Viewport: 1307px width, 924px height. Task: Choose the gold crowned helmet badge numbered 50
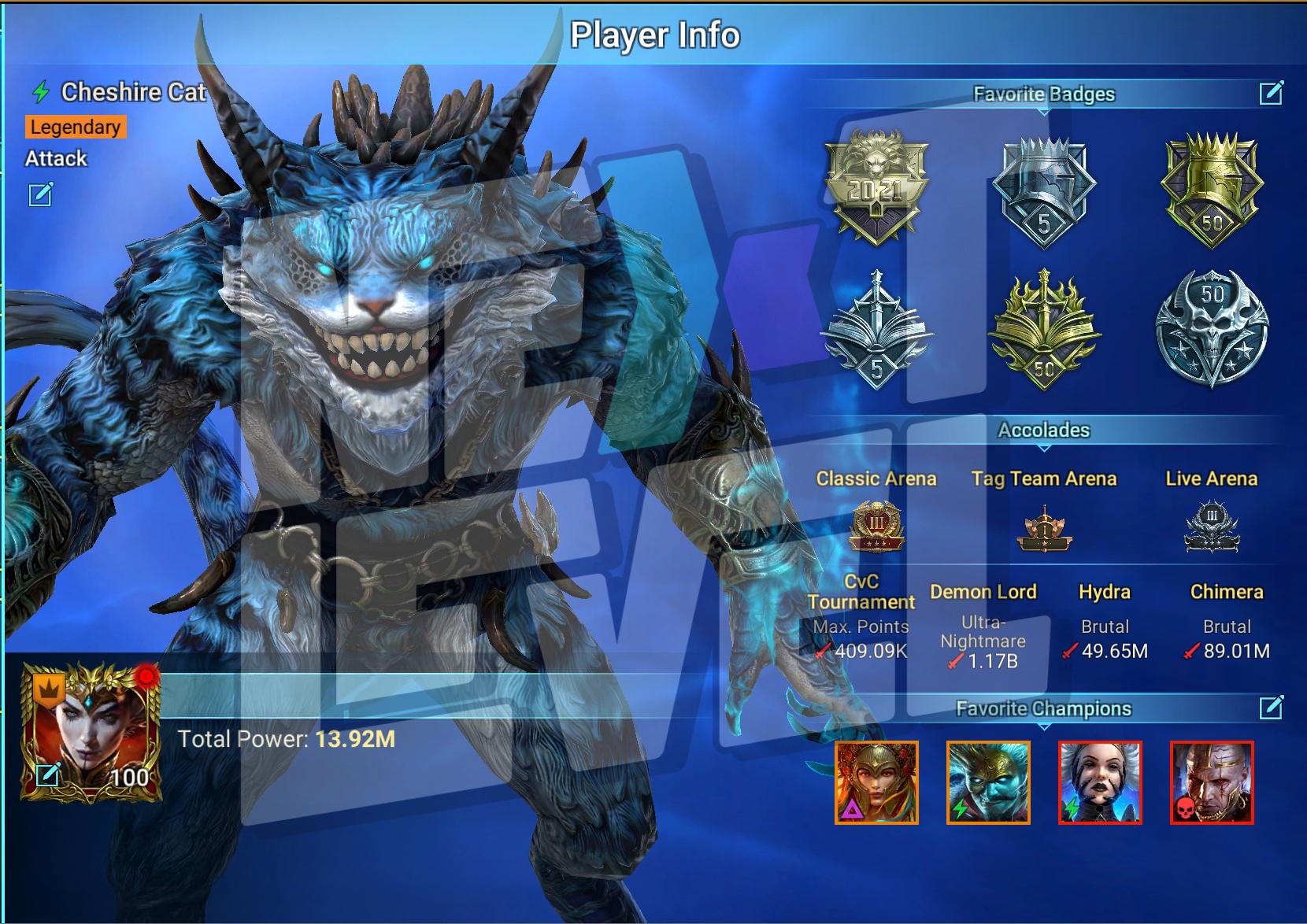[x=1212, y=189]
